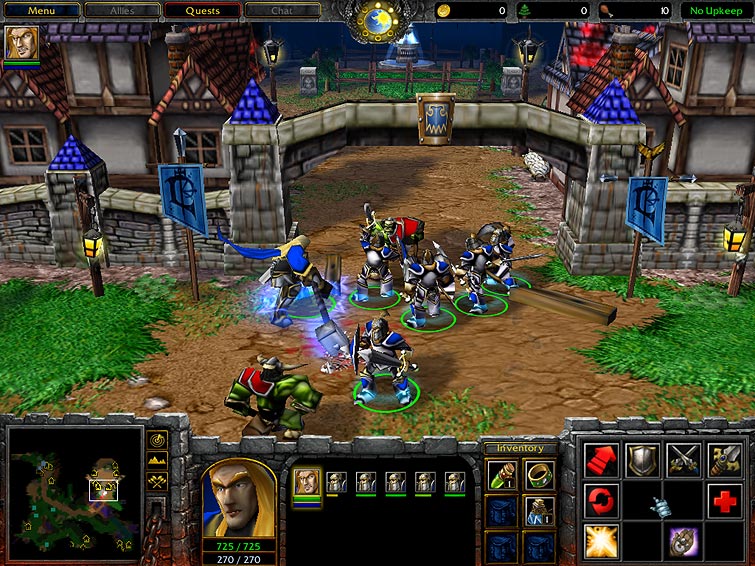Toggle the minimap ally color mode button
Screen dimensions: 755x566
click(x=157, y=481)
